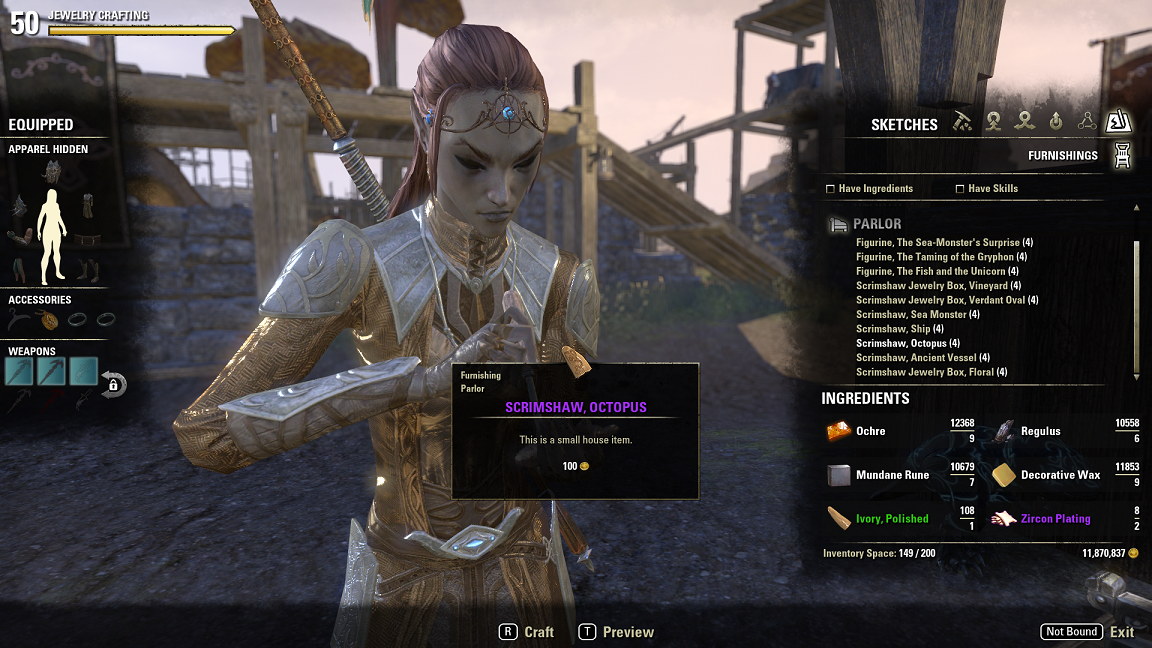This screenshot has height=648, width=1152.
Task: Select the Sketches tab icon
Action: coord(1117,122)
